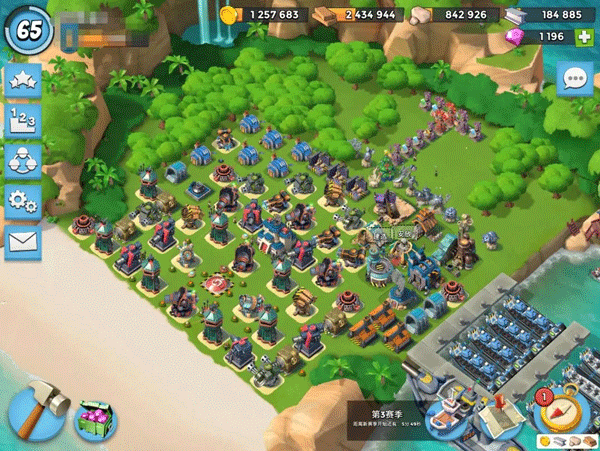Screen dimensions: 600x451
Task: Open the compass with red notification badge
Action: tap(560, 408)
